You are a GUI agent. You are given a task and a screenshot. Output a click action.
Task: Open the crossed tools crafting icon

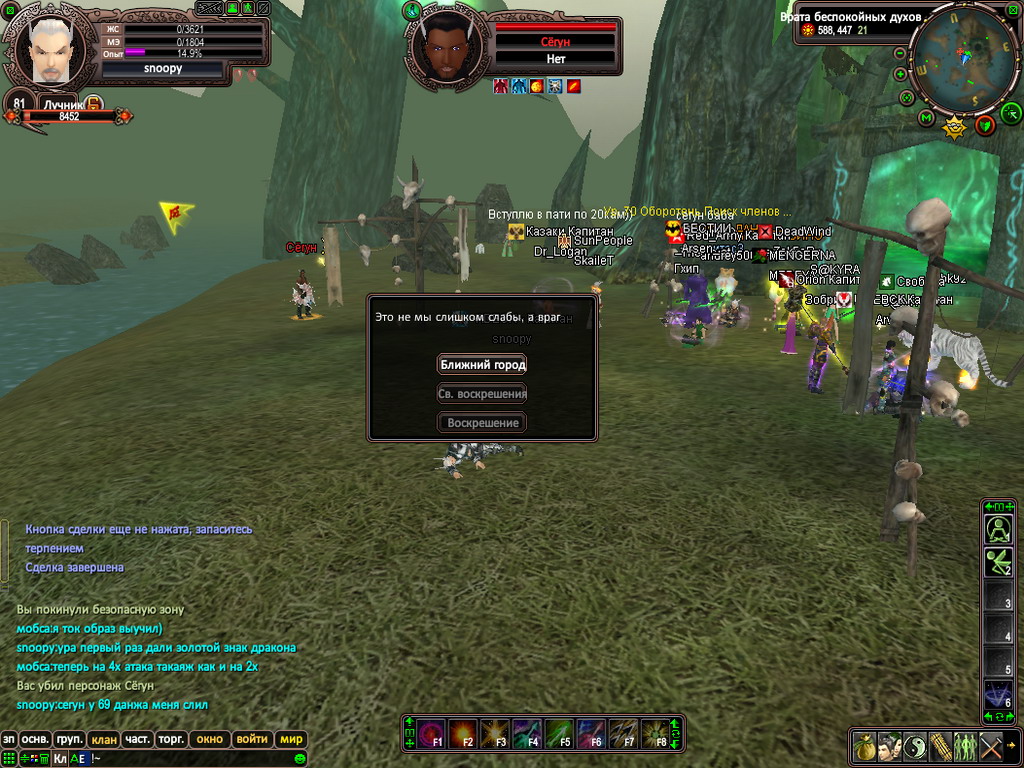pyautogui.click(x=991, y=747)
